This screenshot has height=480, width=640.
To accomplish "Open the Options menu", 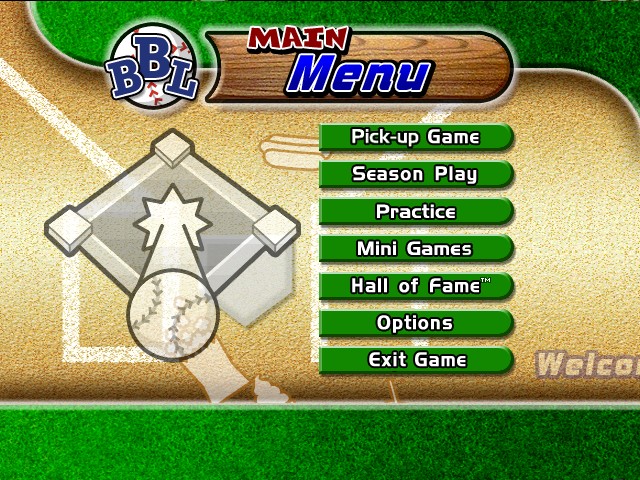I will 416,322.
